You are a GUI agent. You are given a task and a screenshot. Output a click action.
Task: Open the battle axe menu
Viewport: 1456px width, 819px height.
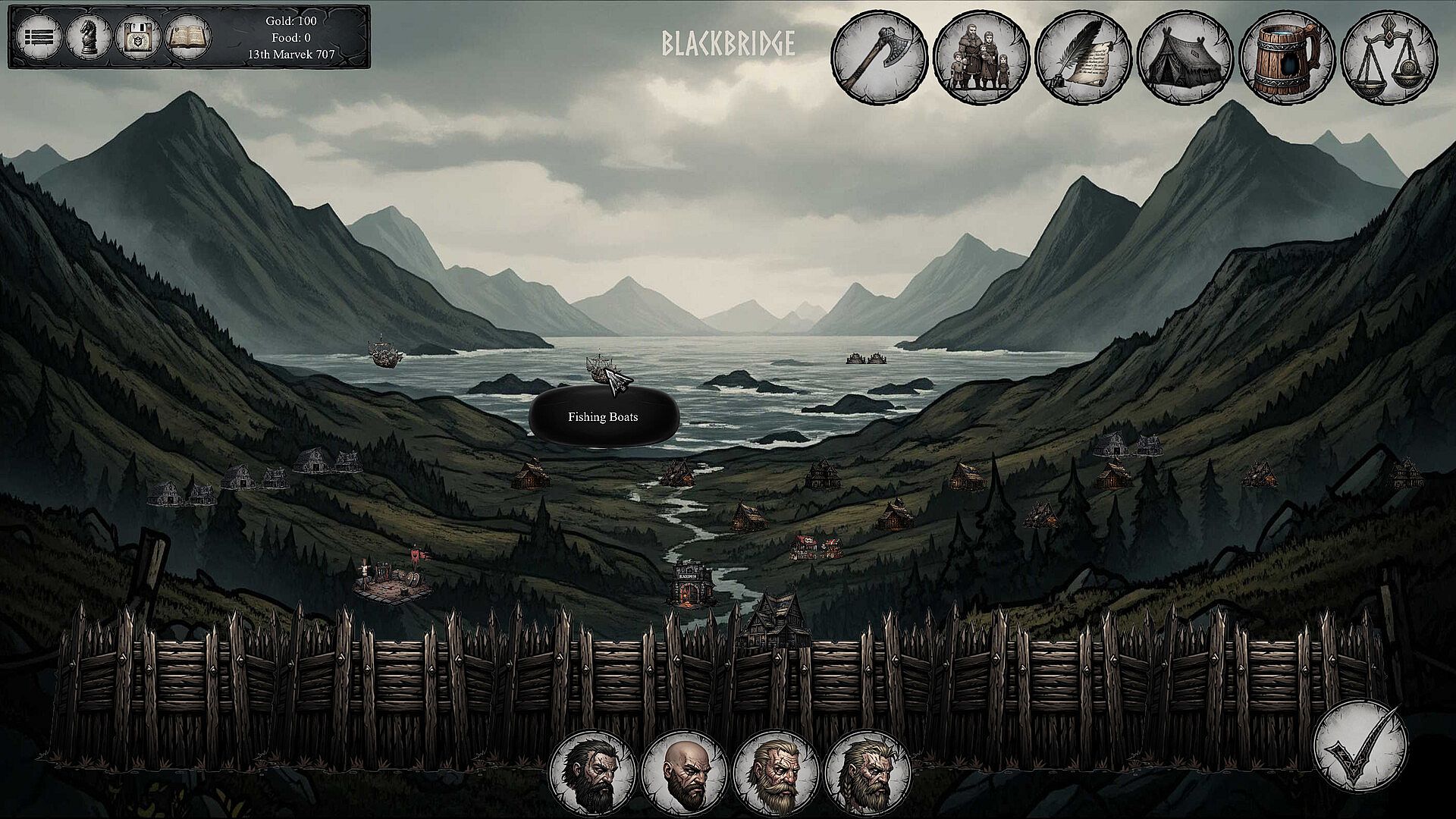coord(880,56)
